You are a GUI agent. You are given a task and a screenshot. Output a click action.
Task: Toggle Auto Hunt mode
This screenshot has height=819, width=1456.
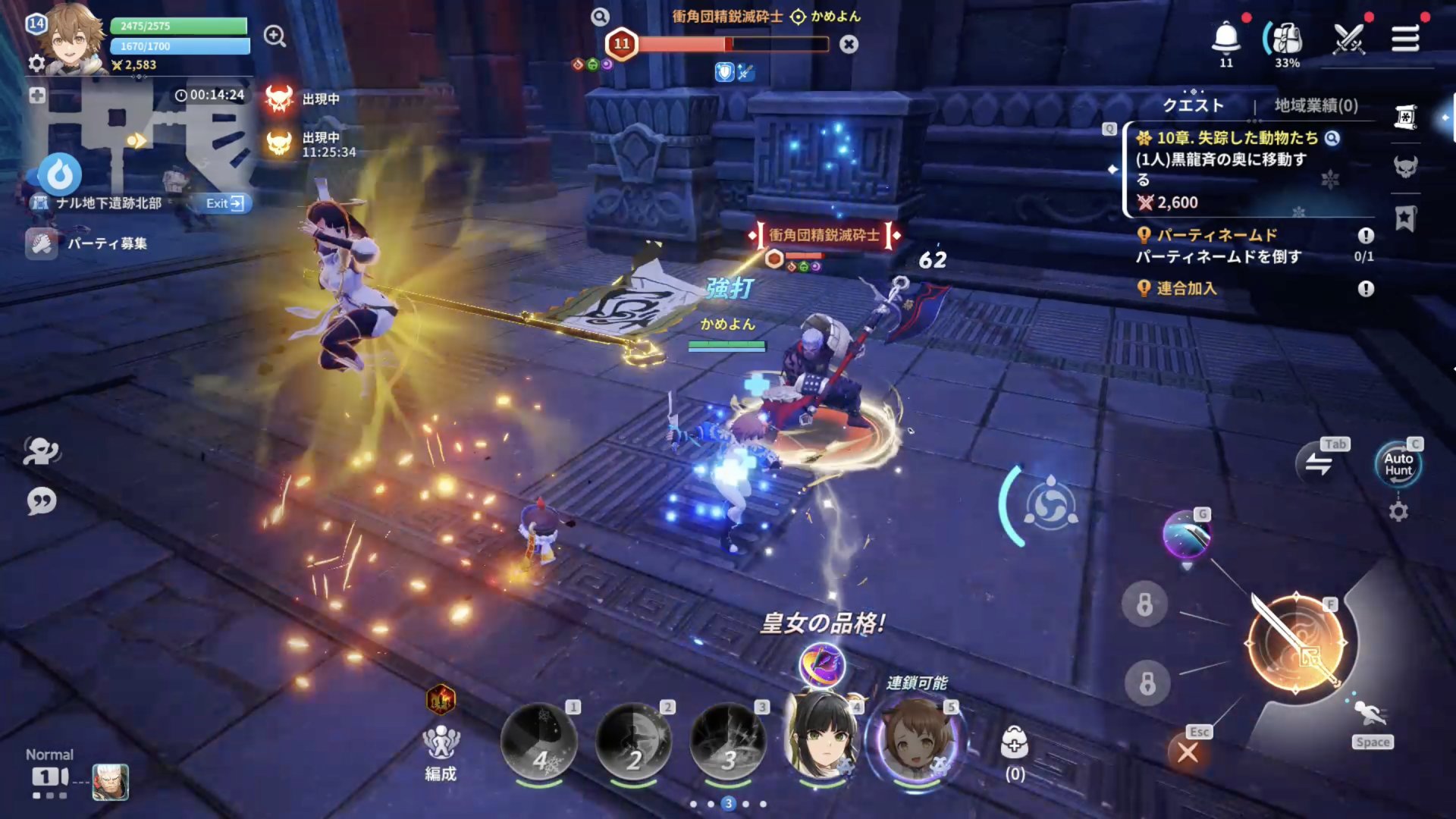pyautogui.click(x=1398, y=464)
